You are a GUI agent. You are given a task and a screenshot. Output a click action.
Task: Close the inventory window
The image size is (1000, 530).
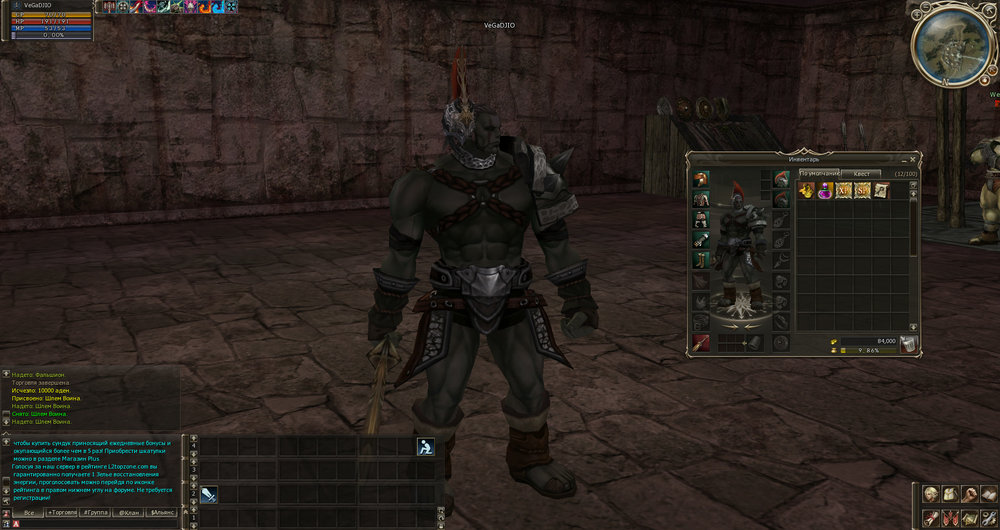point(911,159)
